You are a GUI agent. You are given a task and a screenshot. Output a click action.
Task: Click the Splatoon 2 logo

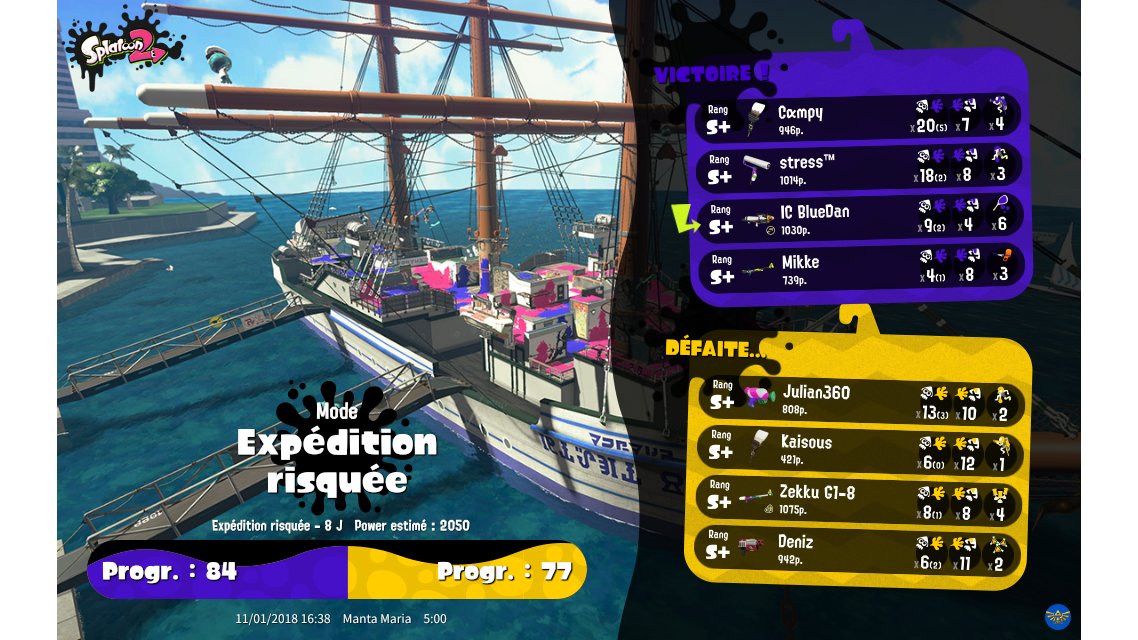pos(126,46)
